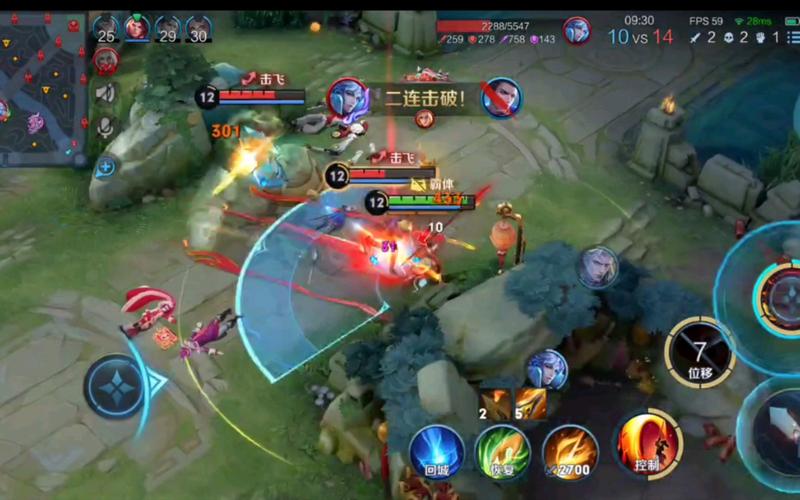This screenshot has height=500, width=800.
Task: Use the active item with count 2
Action: tap(497, 403)
